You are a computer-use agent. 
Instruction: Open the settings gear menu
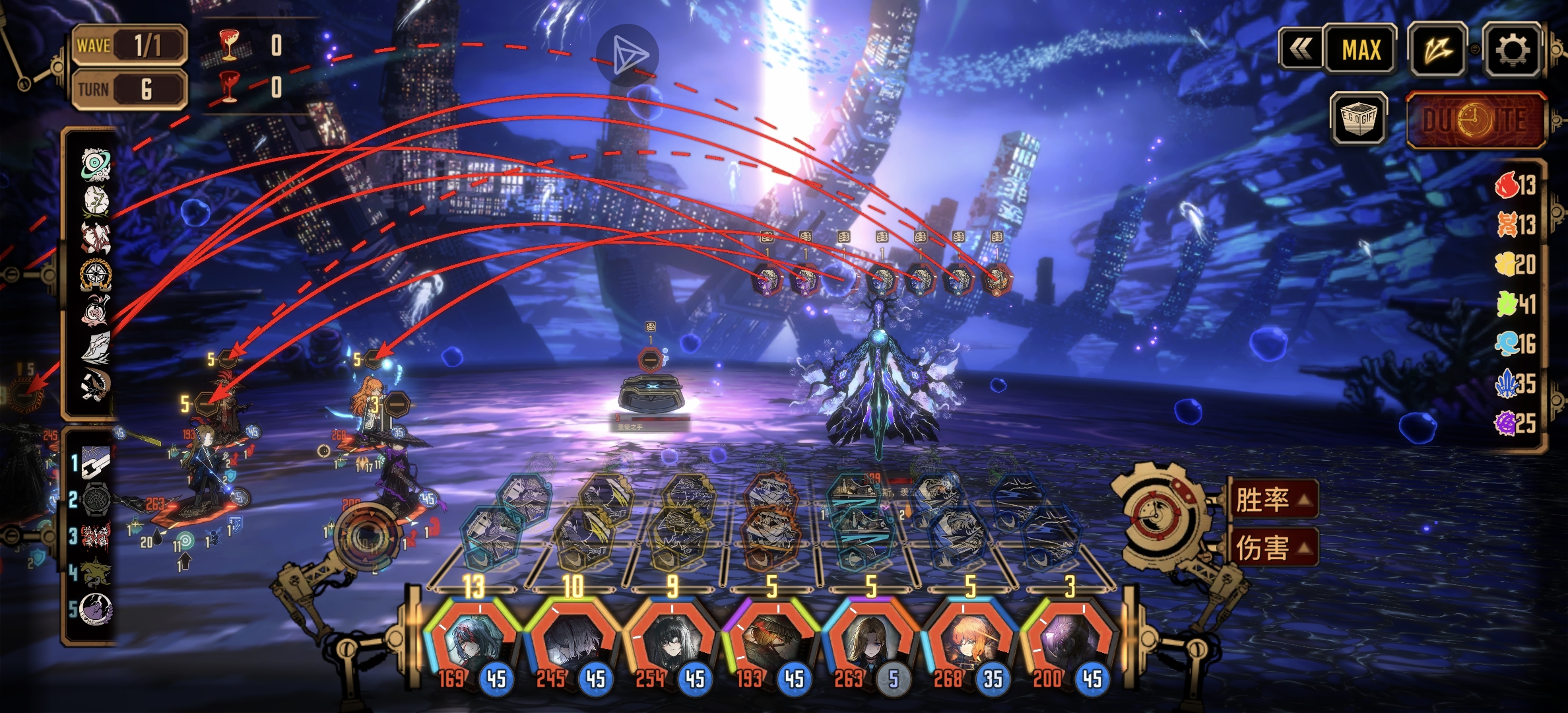(1513, 49)
